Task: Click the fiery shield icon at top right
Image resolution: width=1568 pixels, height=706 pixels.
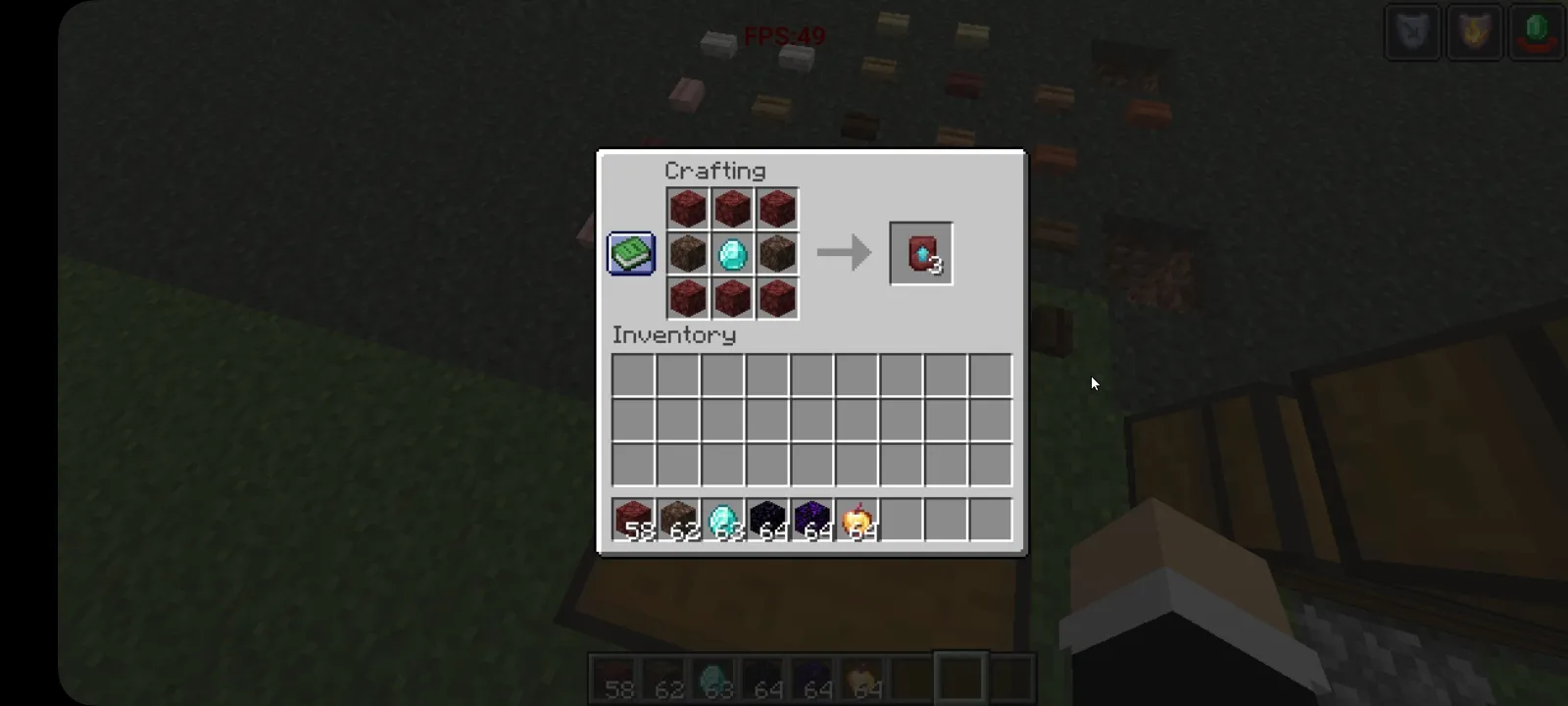Action: pyautogui.click(x=1474, y=32)
